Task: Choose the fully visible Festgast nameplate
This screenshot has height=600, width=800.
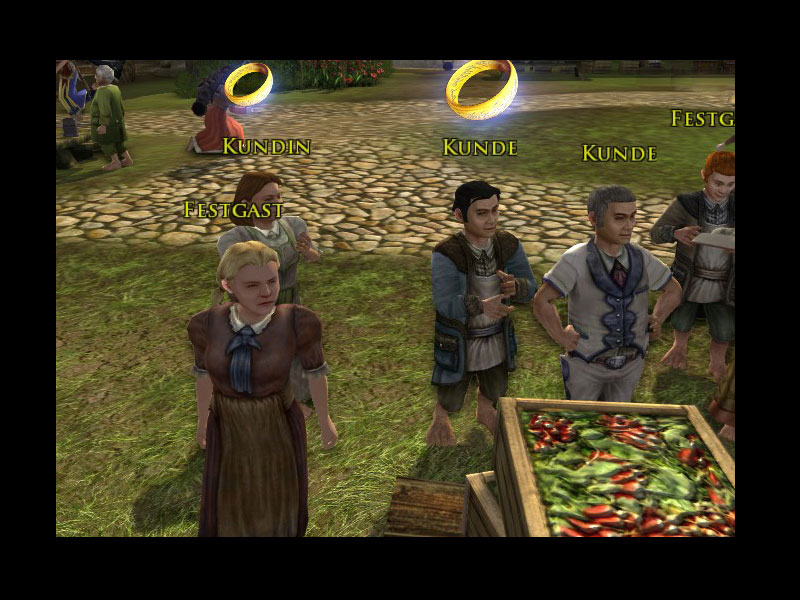Action: point(234,210)
